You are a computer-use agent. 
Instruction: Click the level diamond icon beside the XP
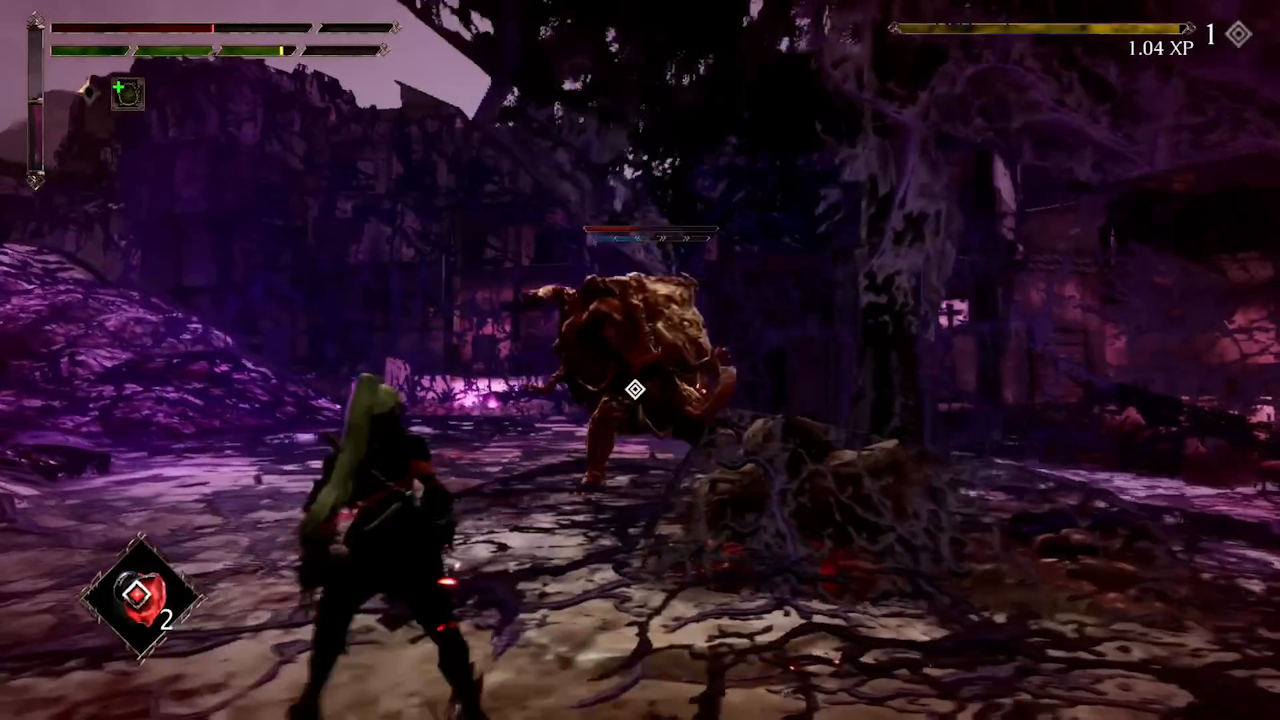1239,35
